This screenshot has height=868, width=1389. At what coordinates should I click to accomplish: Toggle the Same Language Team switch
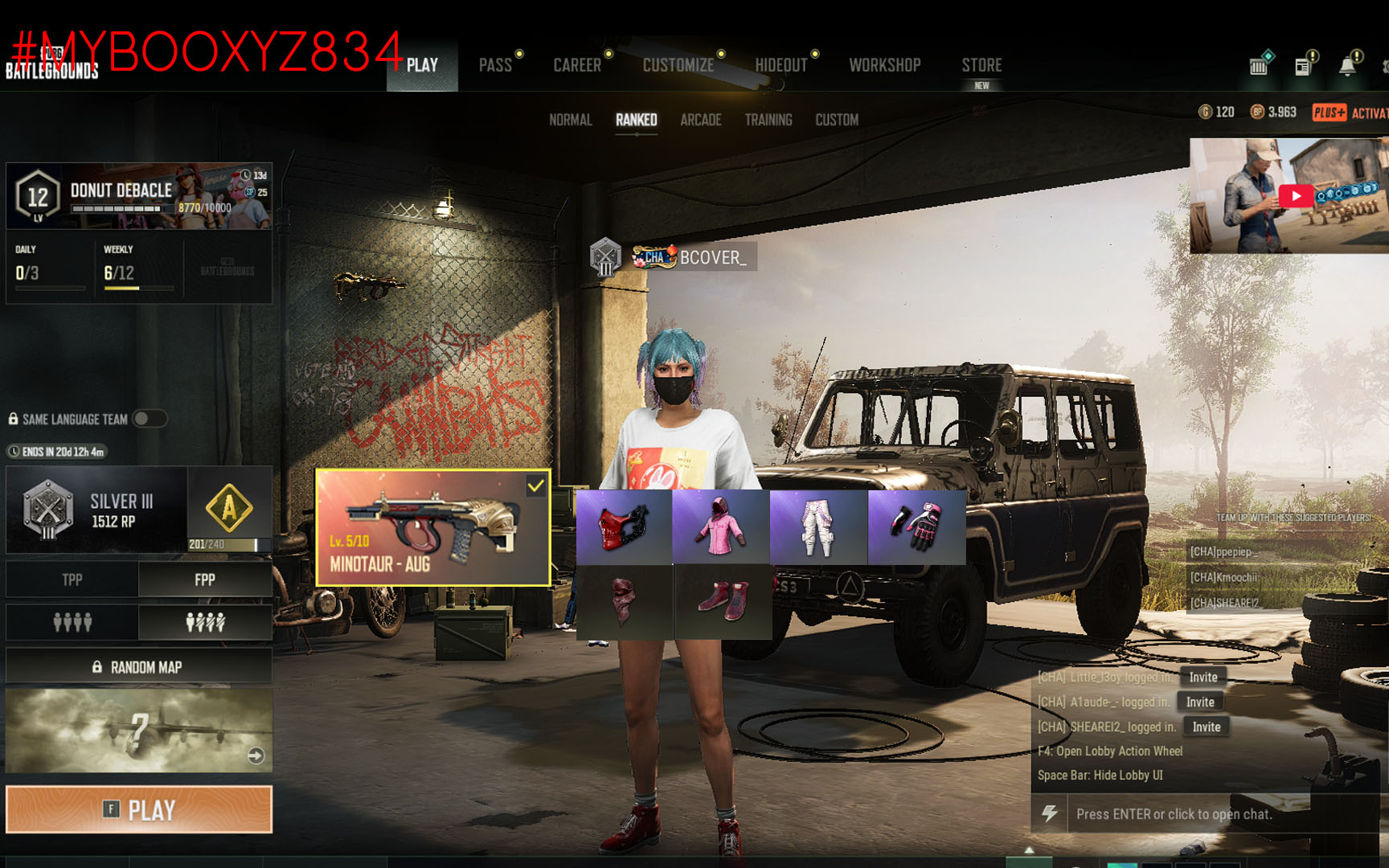pyautogui.click(x=149, y=419)
